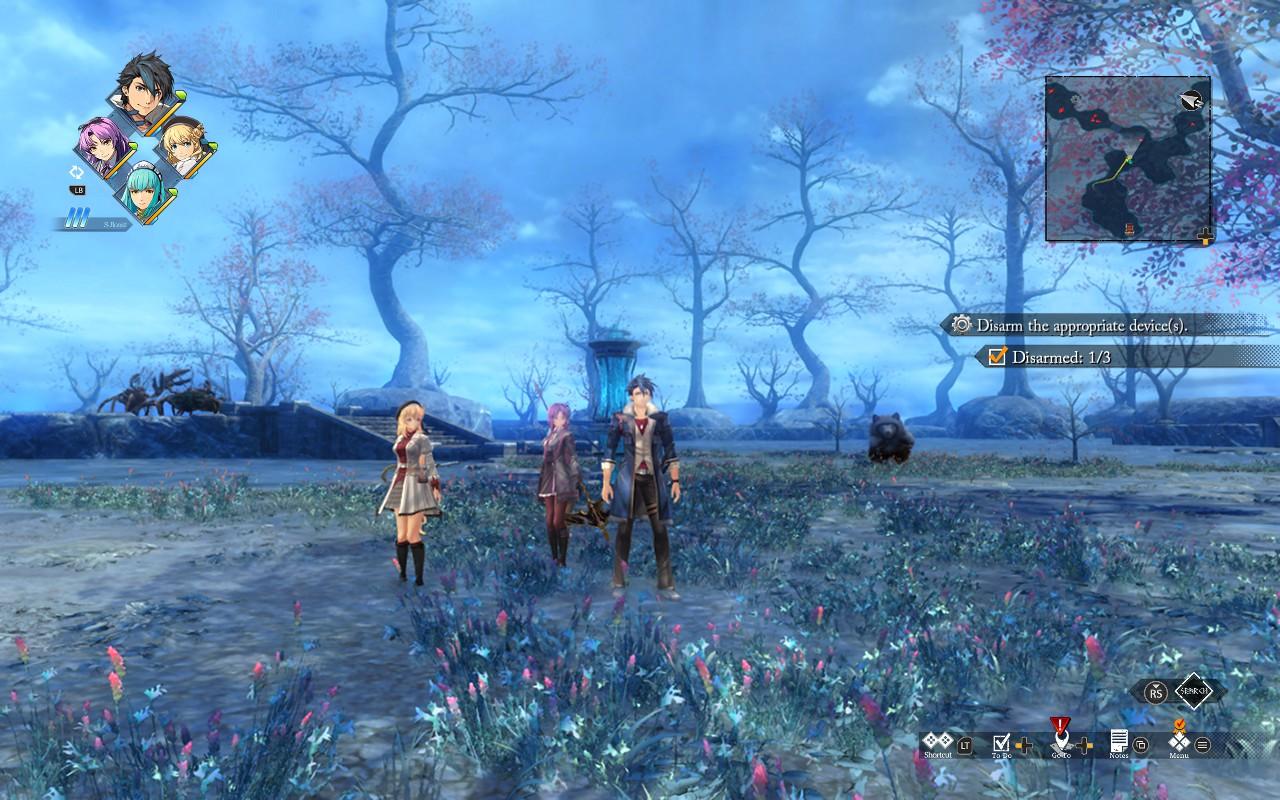Image resolution: width=1280 pixels, height=800 pixels.
Task: Click the Search diamond icon
Action: click(x=1200, y=691)
